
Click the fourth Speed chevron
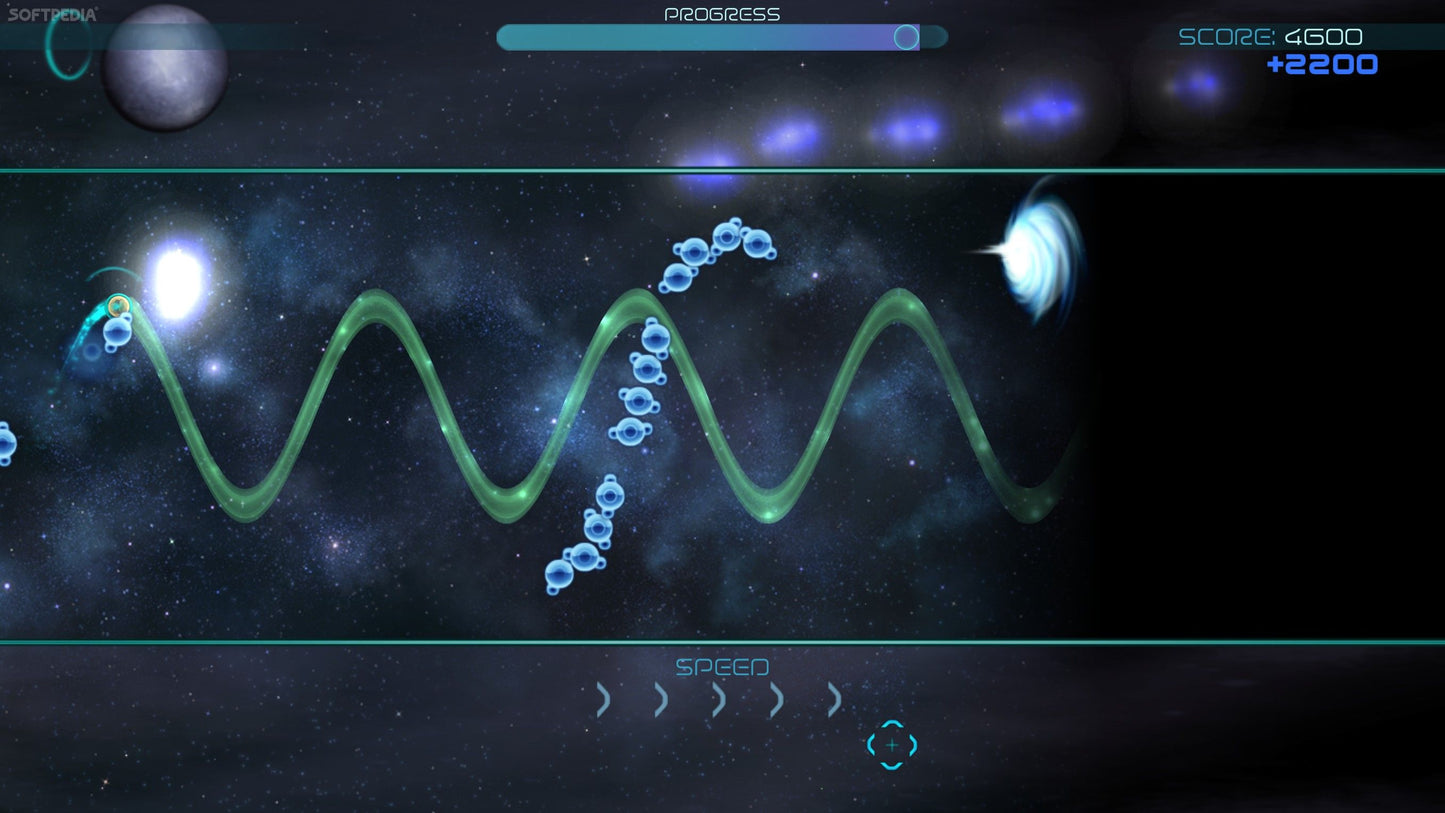776,699
